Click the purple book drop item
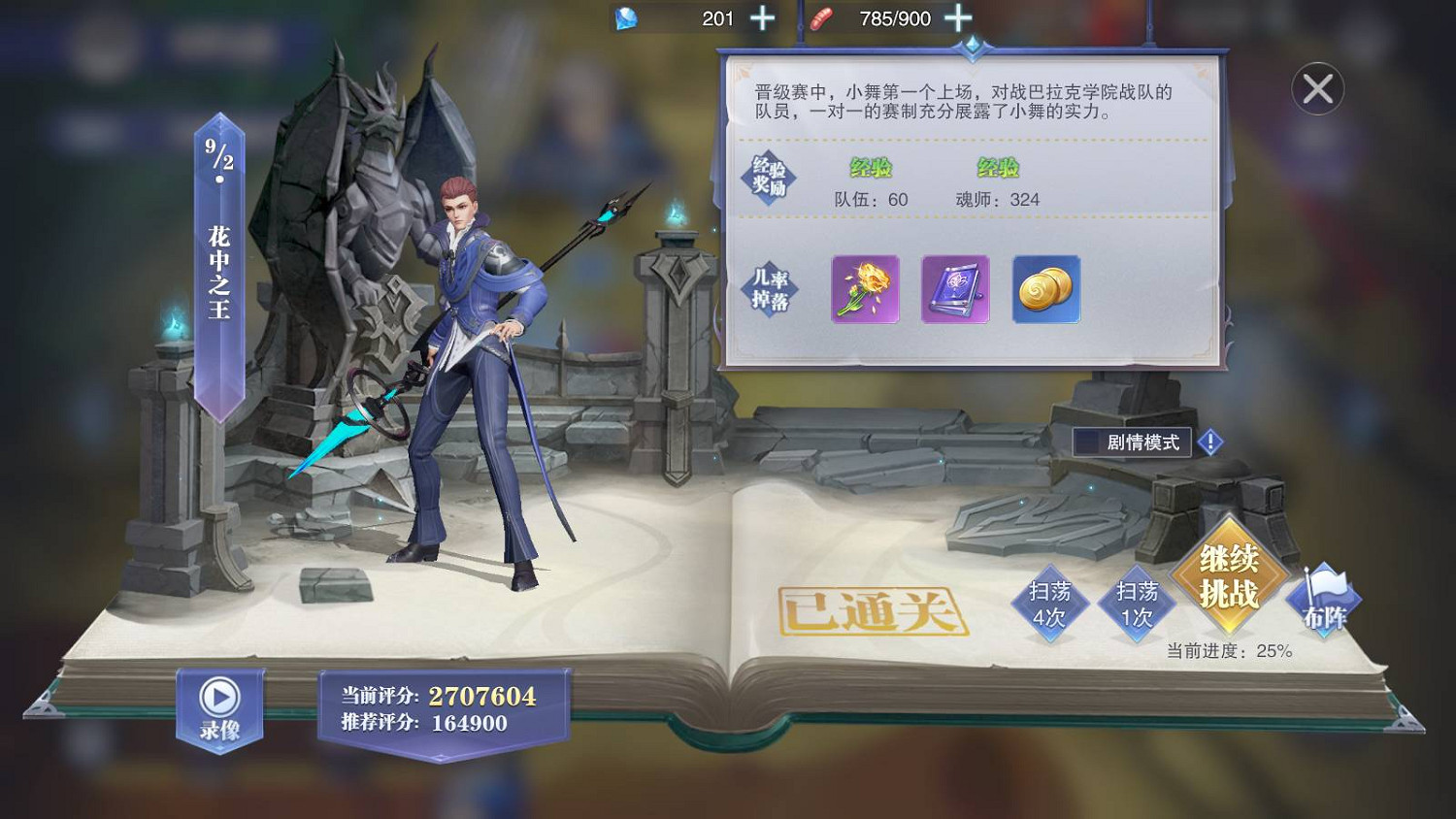 pos(953,290)
